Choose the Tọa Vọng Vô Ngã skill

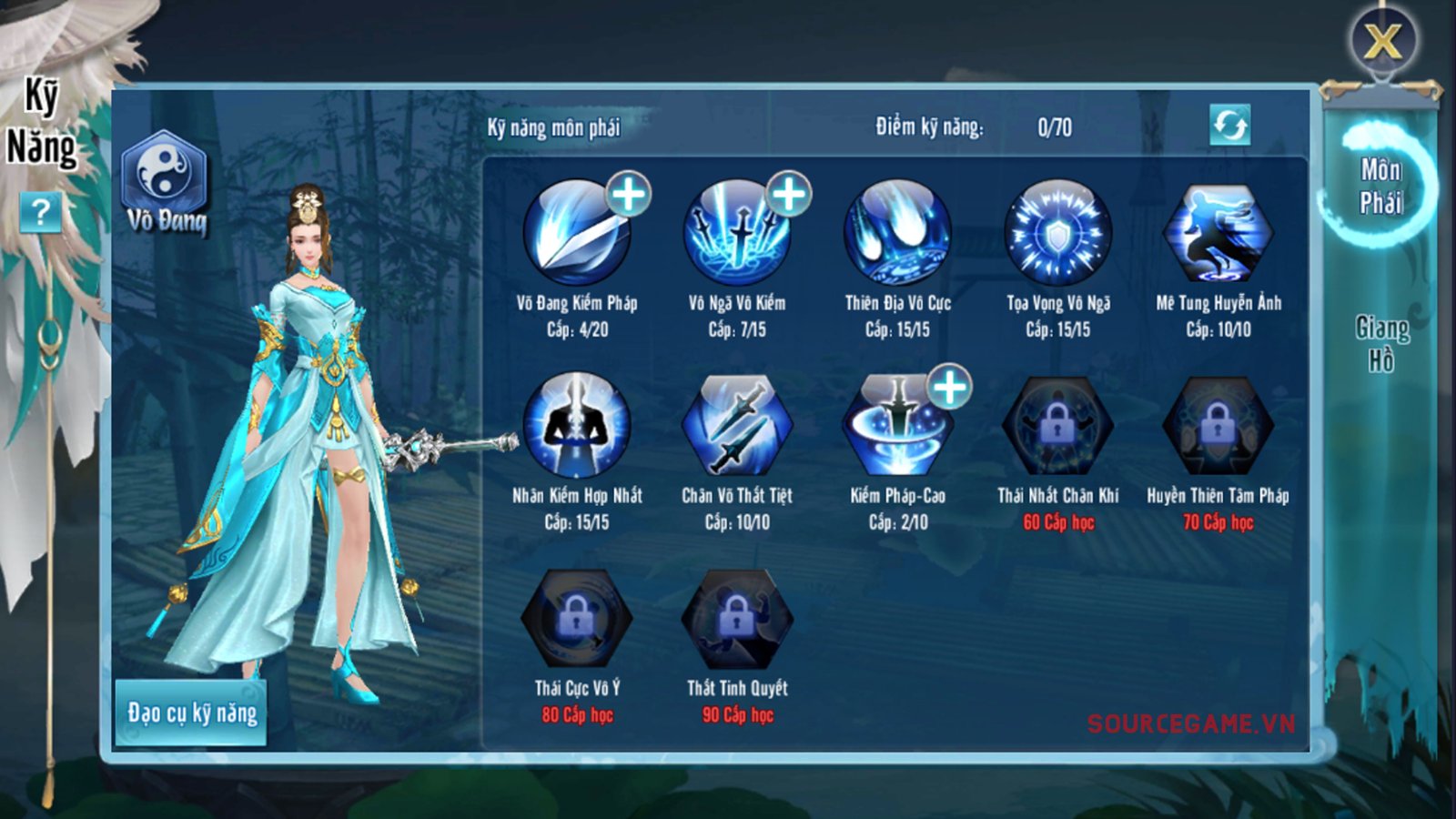pyautogui.click(x=1057, y=233)
